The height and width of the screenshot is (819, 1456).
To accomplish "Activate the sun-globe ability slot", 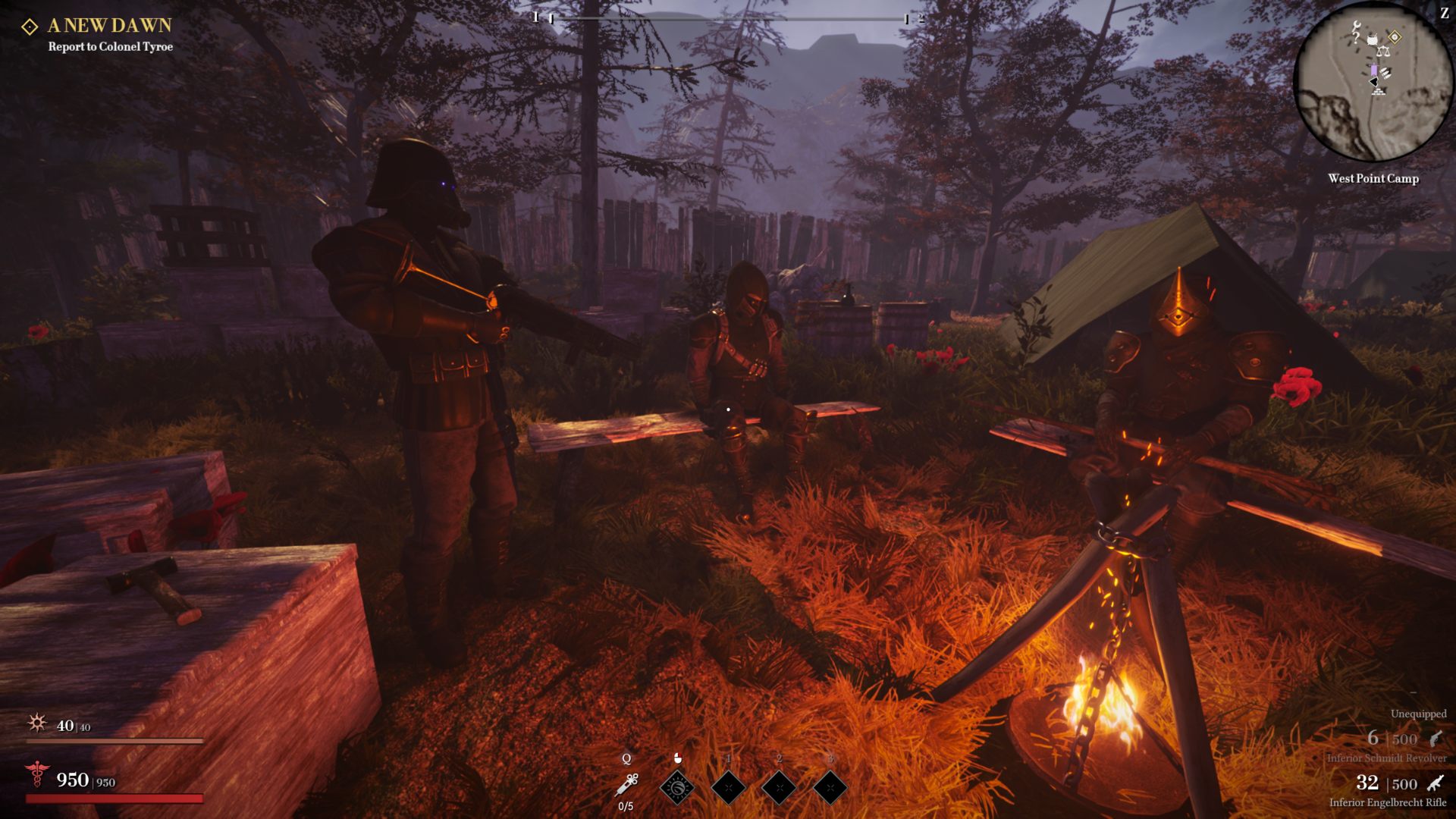I will pyautogui.click(x=677, y=787).
